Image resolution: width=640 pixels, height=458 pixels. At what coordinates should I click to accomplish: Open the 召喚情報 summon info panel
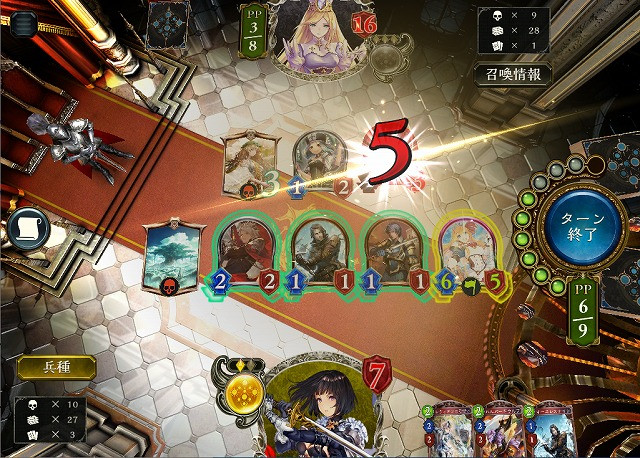(512, 75)
